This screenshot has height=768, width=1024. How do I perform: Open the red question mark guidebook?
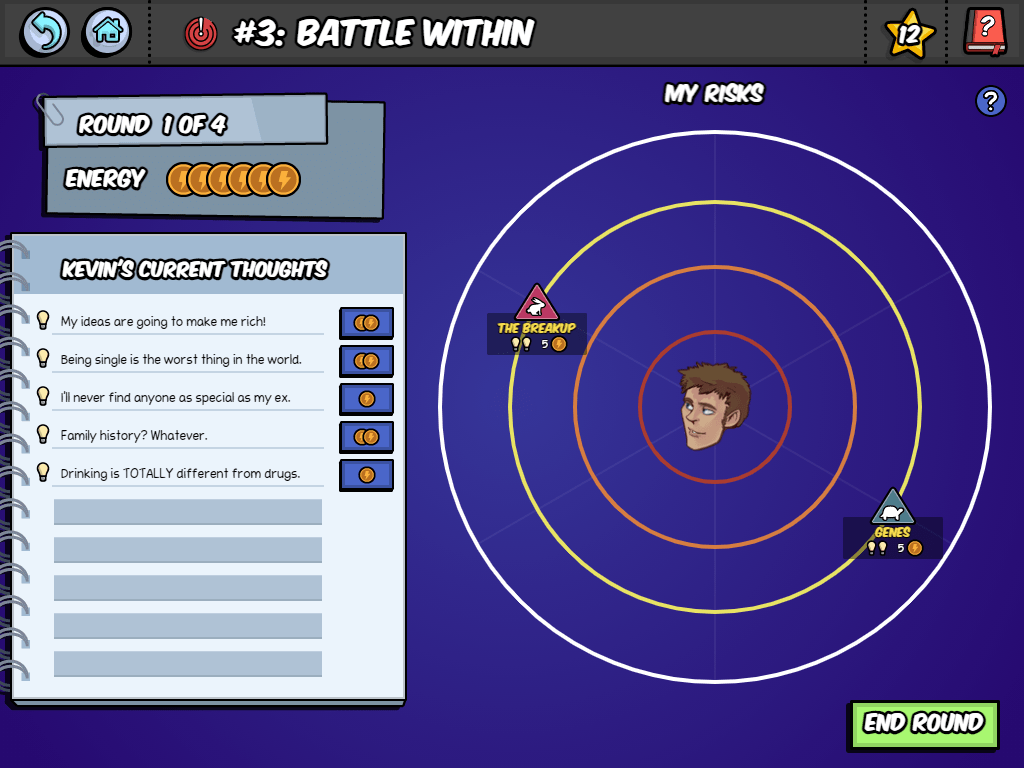[985, 32]
